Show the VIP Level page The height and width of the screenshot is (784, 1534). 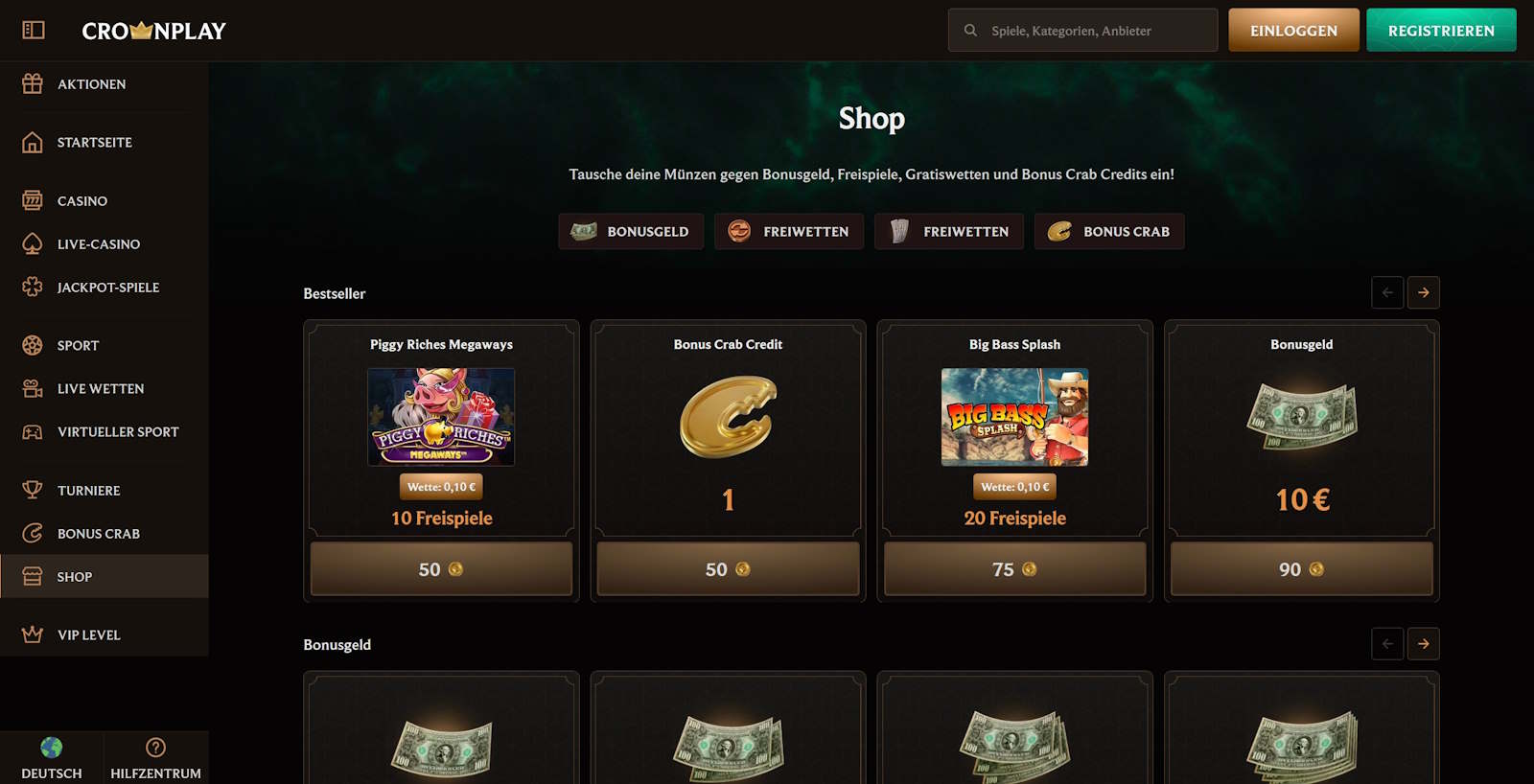pos(88,635)
